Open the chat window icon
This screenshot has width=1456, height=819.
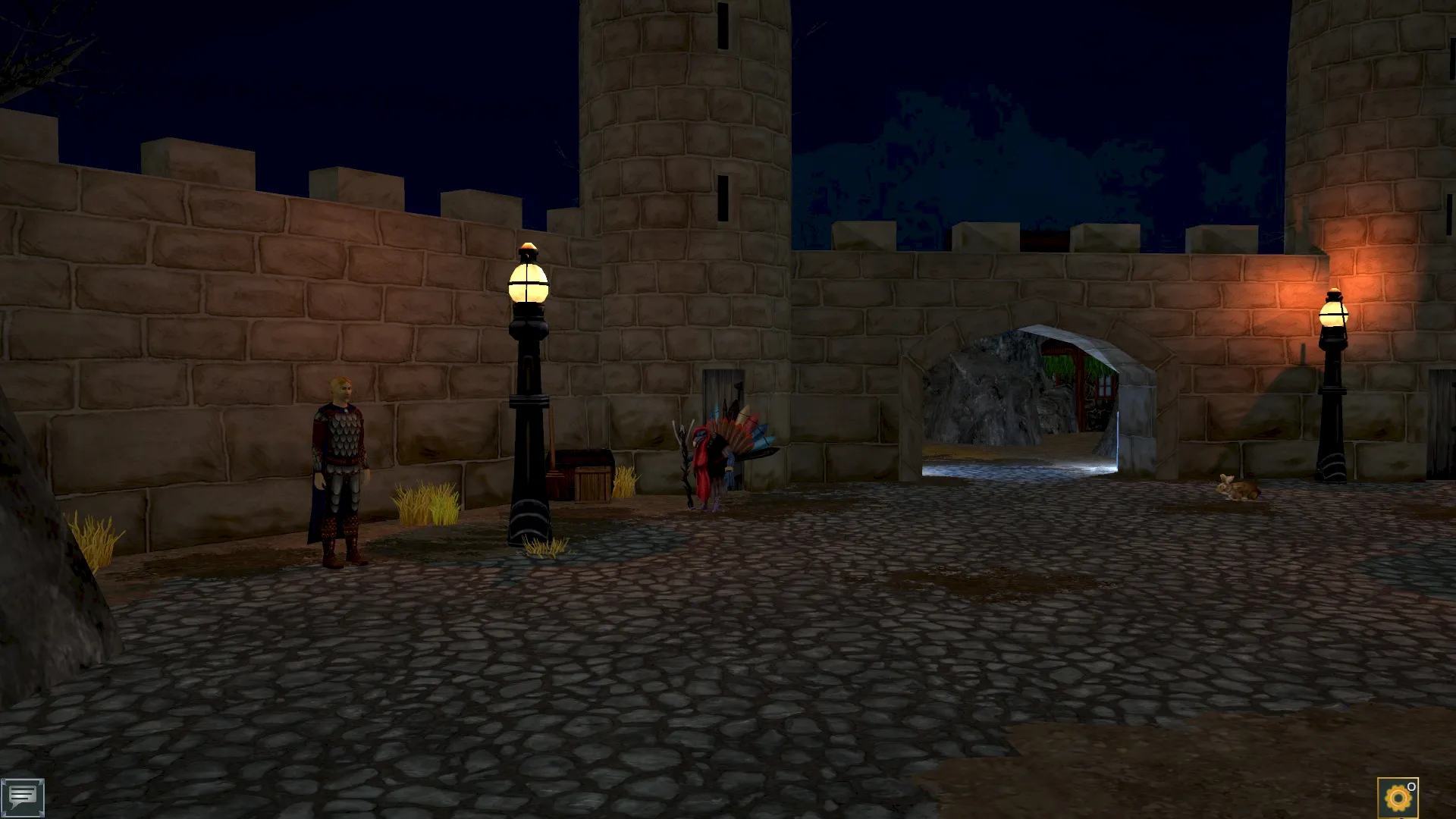(x=23, y=797)
